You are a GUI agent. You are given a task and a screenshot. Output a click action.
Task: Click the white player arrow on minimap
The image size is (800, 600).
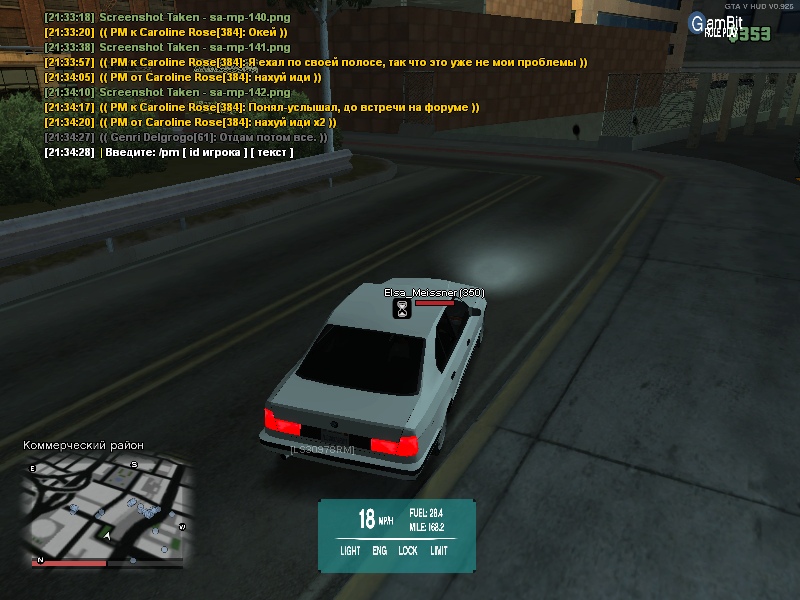click(105, 537)
